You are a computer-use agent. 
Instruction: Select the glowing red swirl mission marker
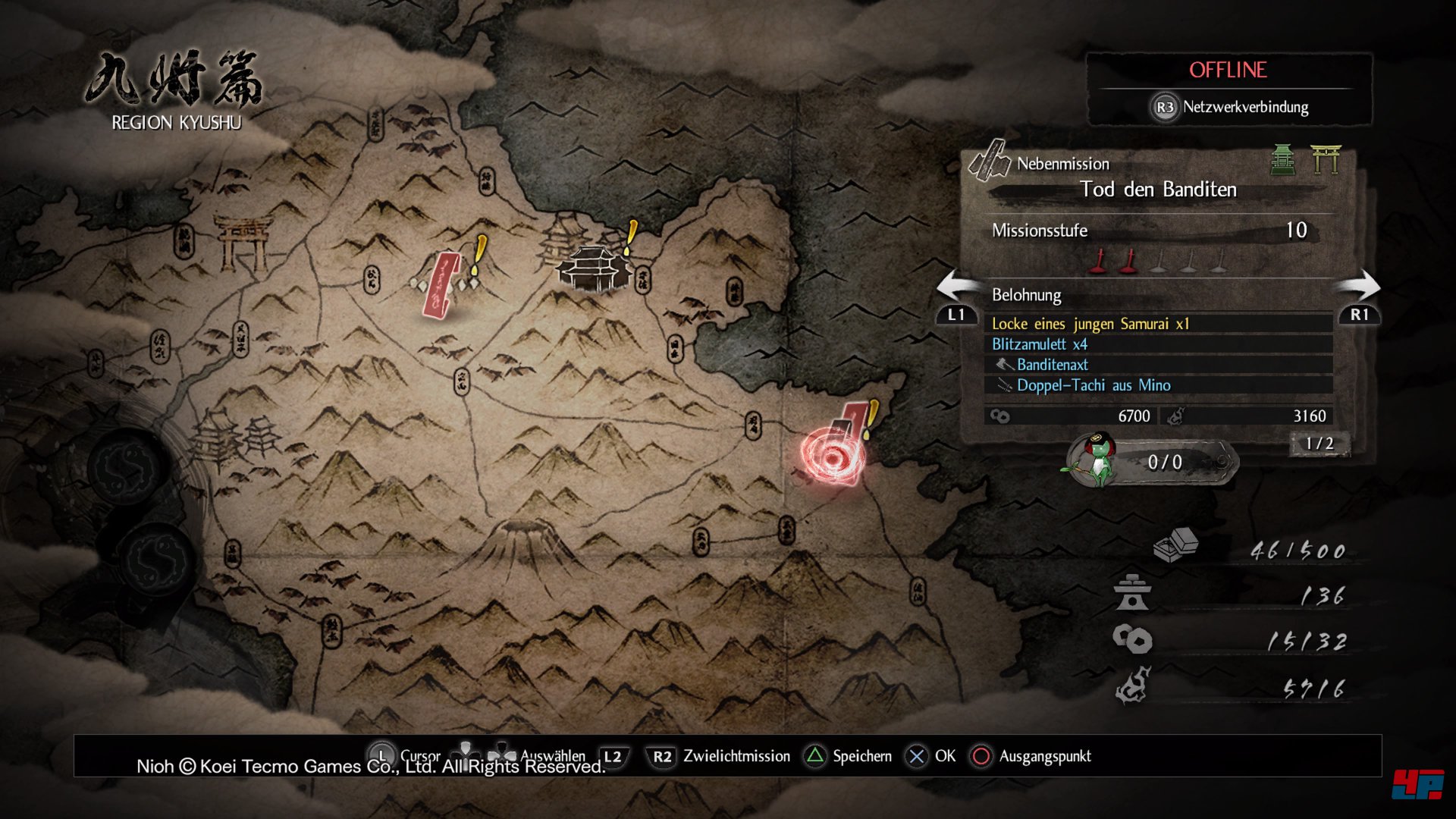(832, 456)
